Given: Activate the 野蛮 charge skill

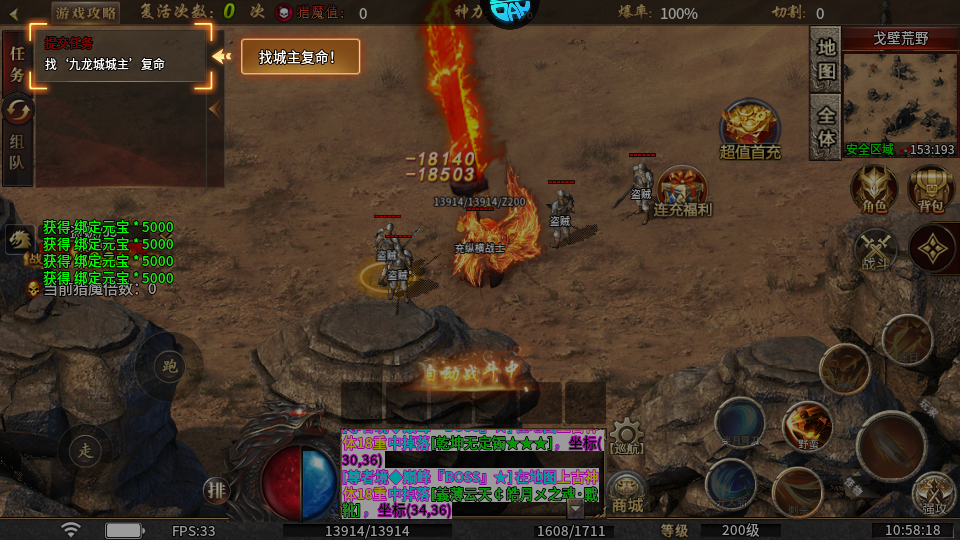Looking at the screenshot, I should coord(807,427).
